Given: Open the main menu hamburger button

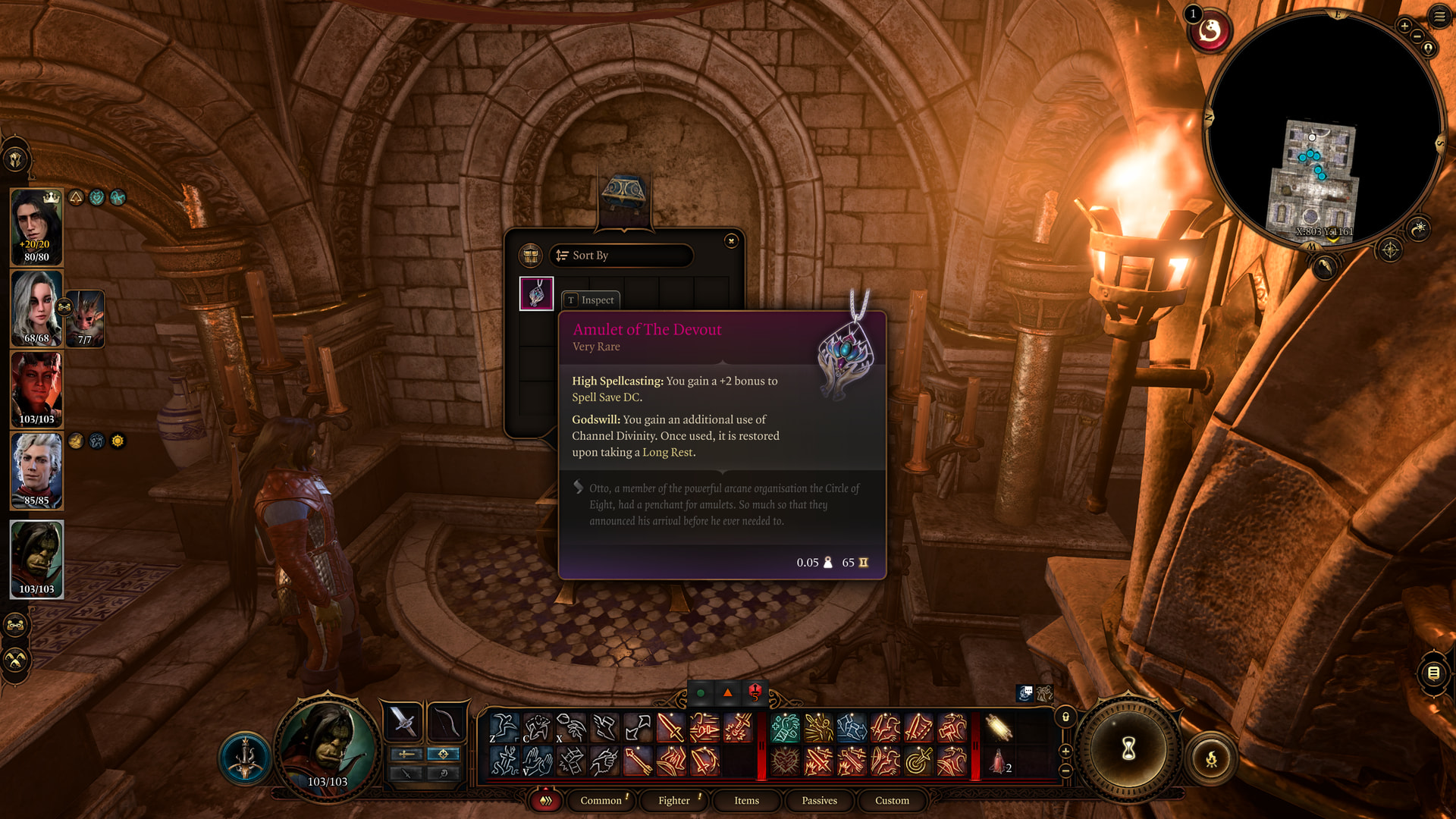Looking at the screenshot, I should point(1439,16).
